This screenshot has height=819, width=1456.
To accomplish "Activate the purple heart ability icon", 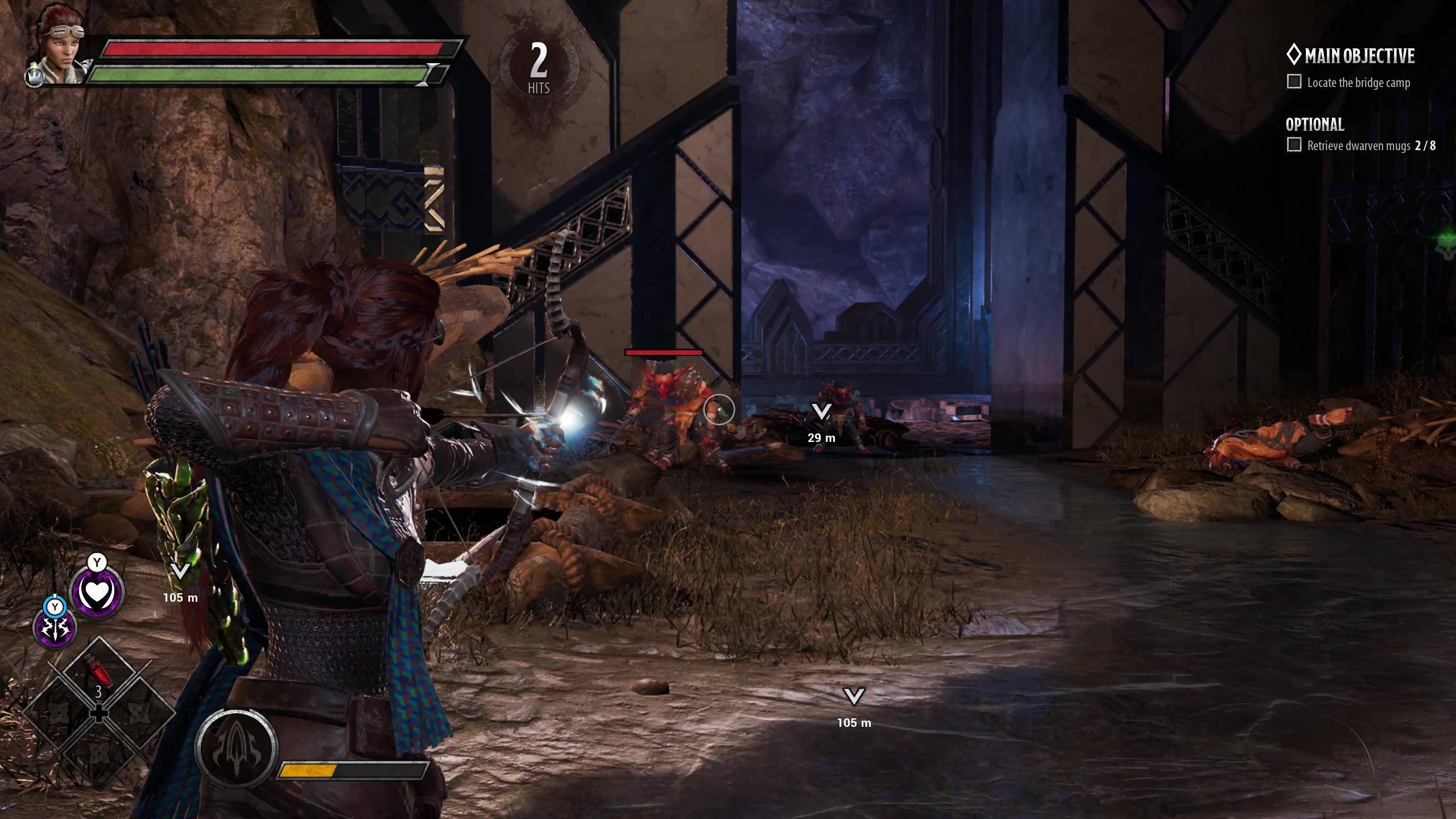I will coord(97,593).
